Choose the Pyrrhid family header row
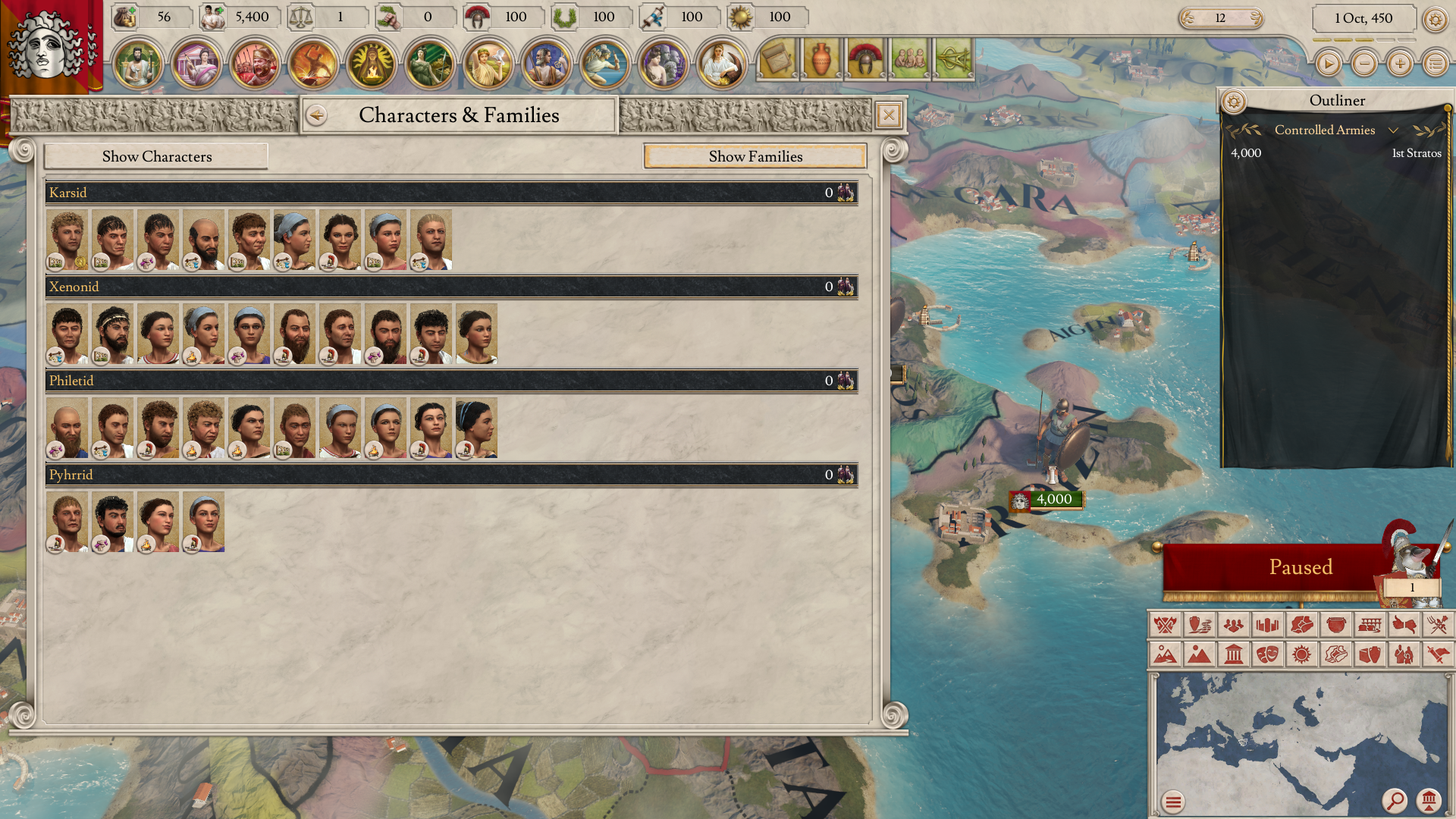1456x819 pixels. coord(451,475)
